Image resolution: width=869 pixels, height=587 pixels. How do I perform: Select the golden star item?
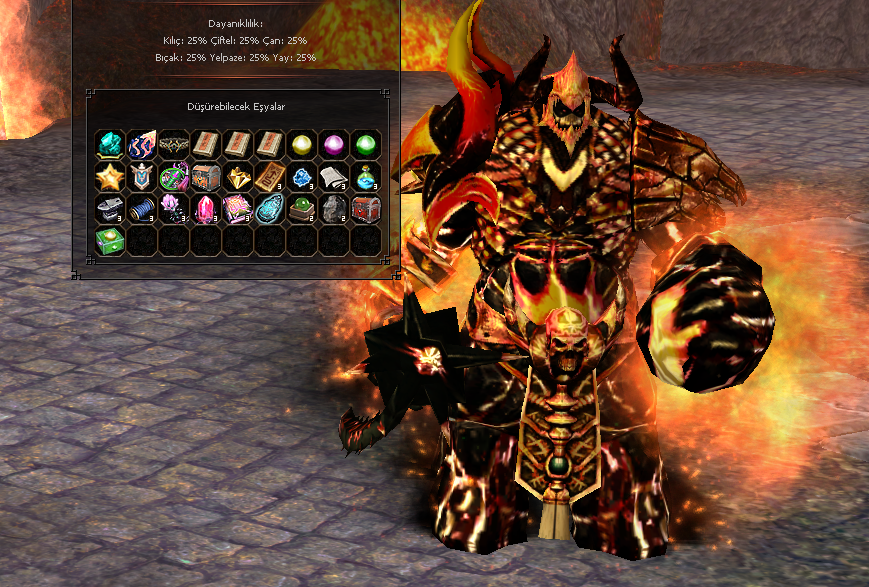pos(110,177)
